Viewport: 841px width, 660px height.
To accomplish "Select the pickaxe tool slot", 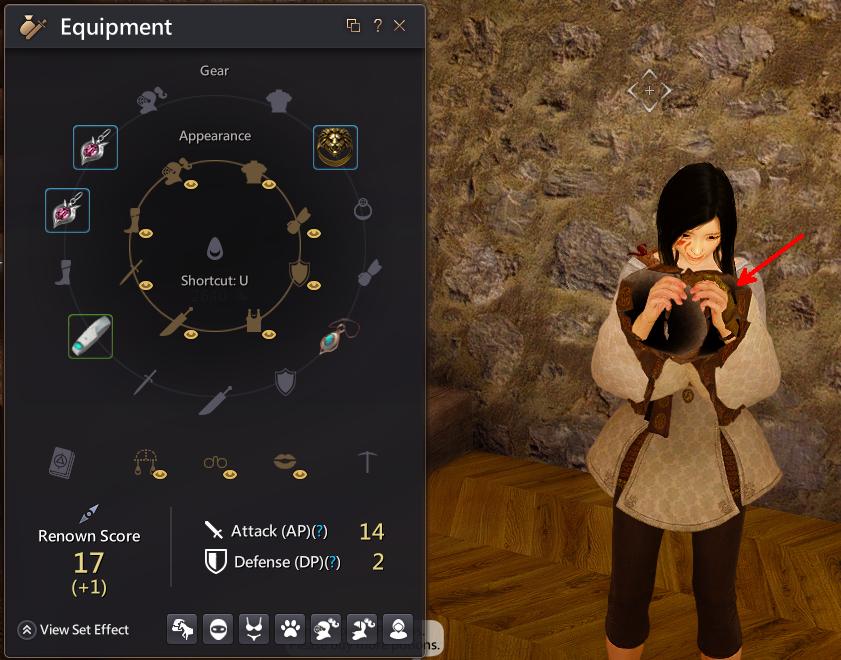I will click(368, 460).
